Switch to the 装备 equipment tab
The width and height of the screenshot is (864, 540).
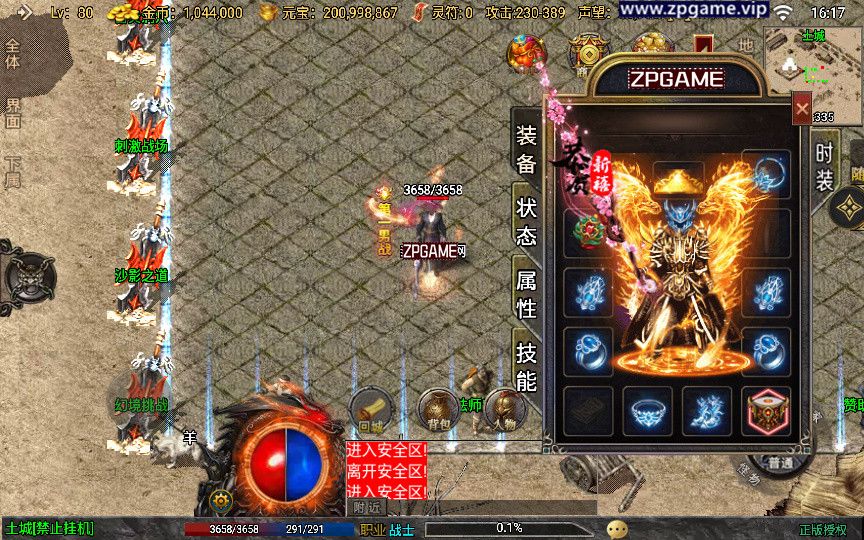pyautogui.click(x=526, y=148)
